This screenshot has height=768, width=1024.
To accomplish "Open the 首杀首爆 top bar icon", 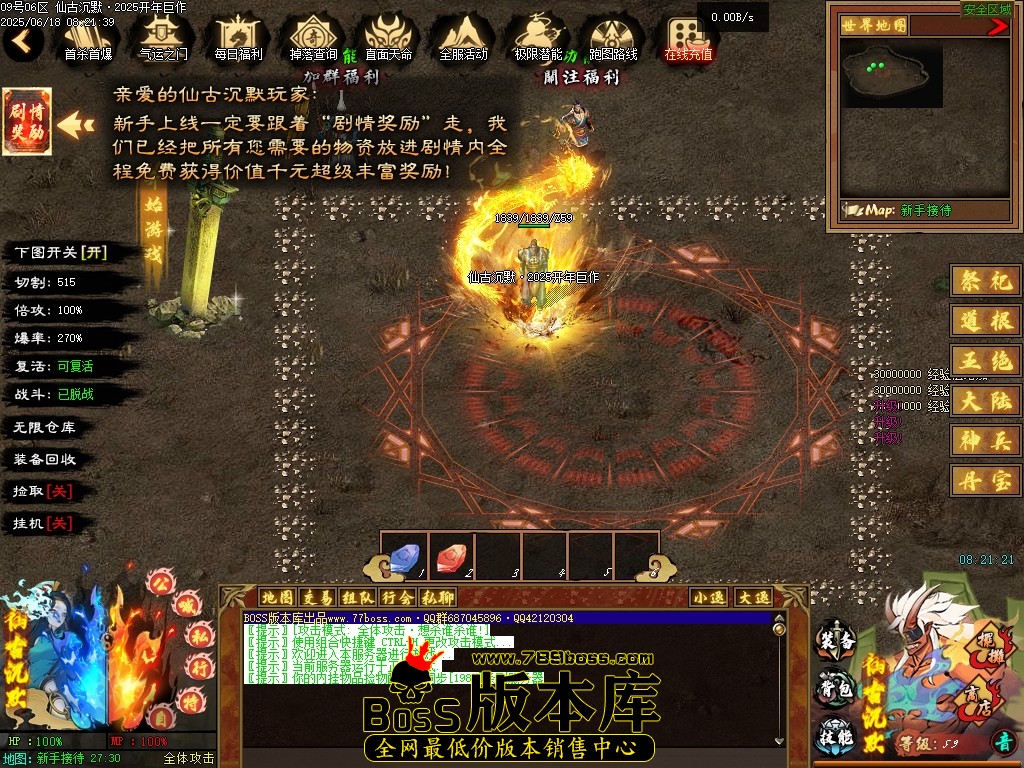I will 88,38.
